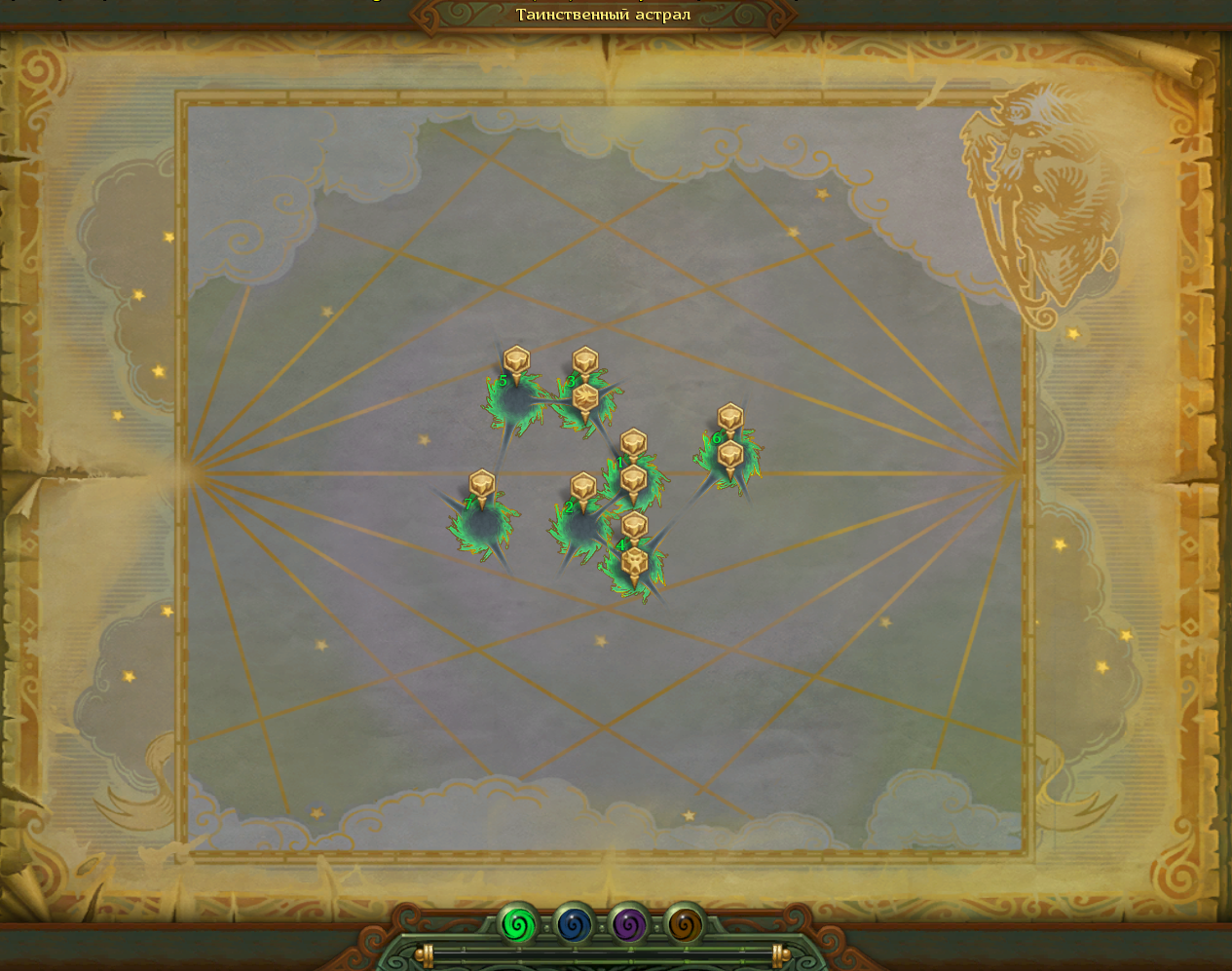Click the island marker at sector 5
Image resolution: width=1232 pixels, height=971 pixels.
pos(516,361)
